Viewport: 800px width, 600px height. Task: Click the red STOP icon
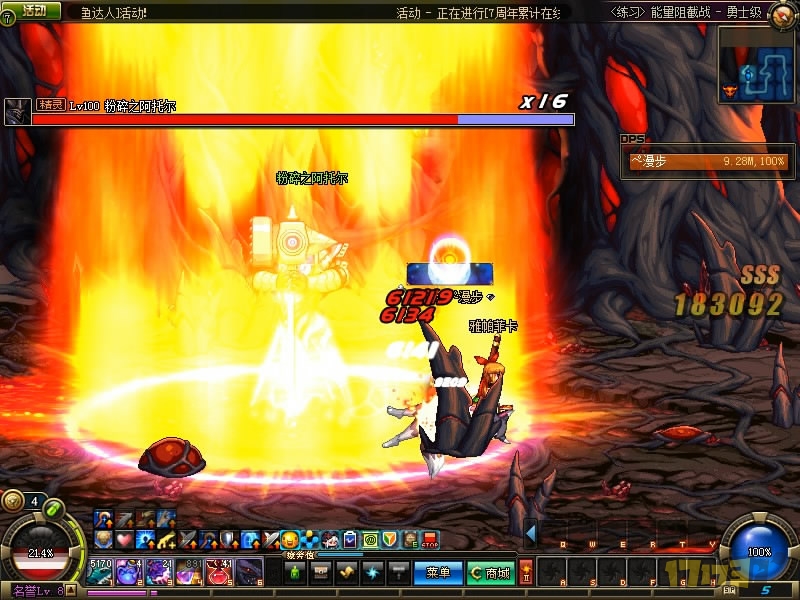(x=431, y=540)
